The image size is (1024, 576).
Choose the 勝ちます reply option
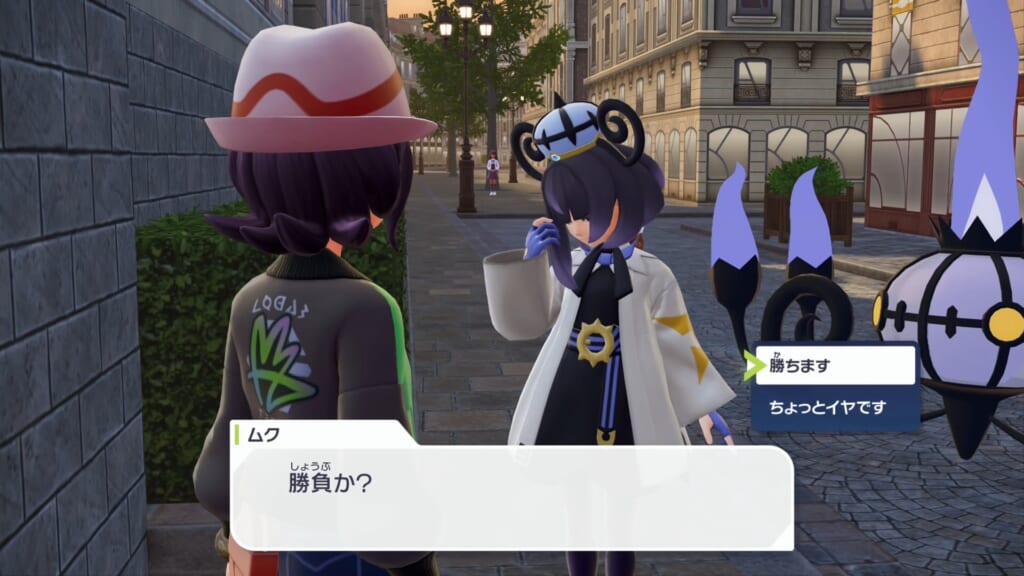(835, 366)
